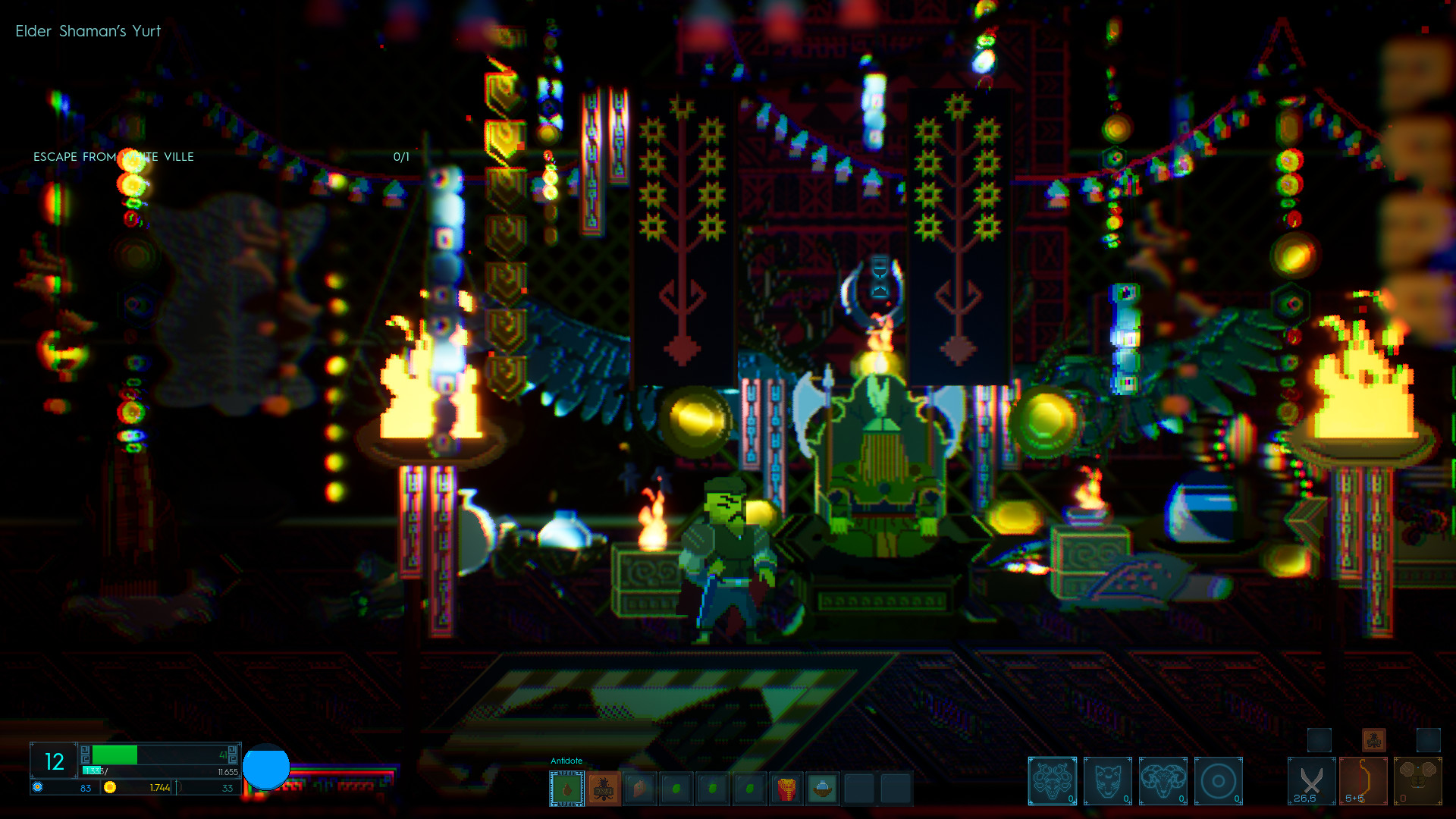Click the bow weapon icon showing 5+5
Image resolution: width=1456 pixels, height=819 pixels.
[x=1362, y=780]
